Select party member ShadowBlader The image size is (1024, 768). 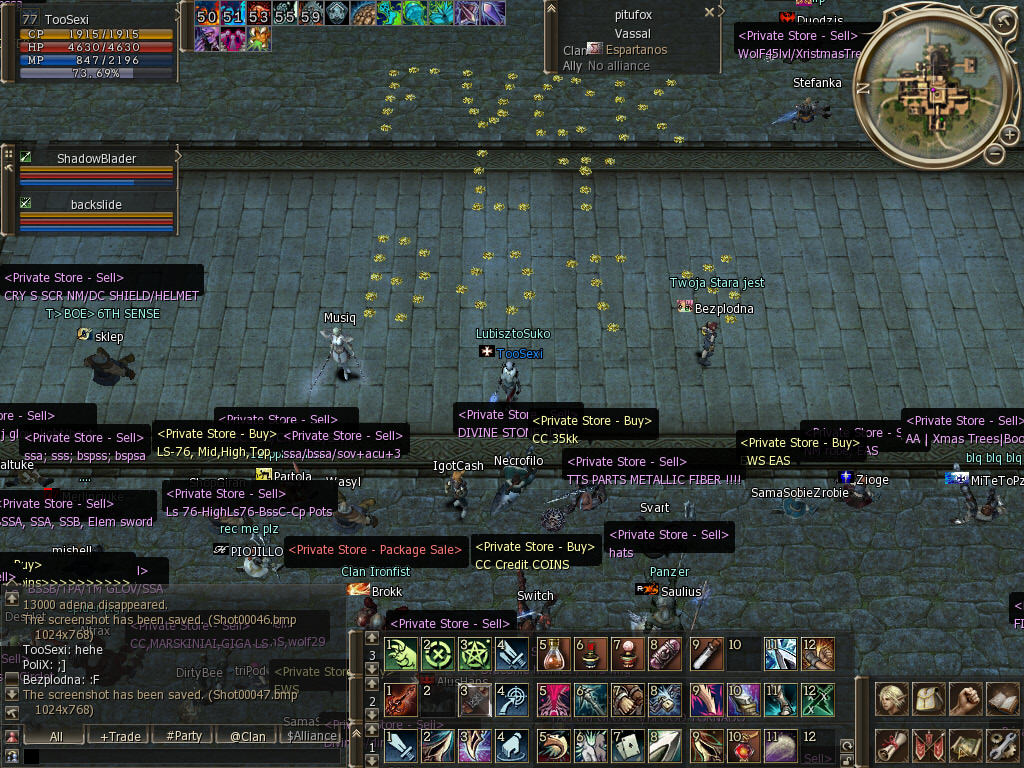(x=96, y=158)
